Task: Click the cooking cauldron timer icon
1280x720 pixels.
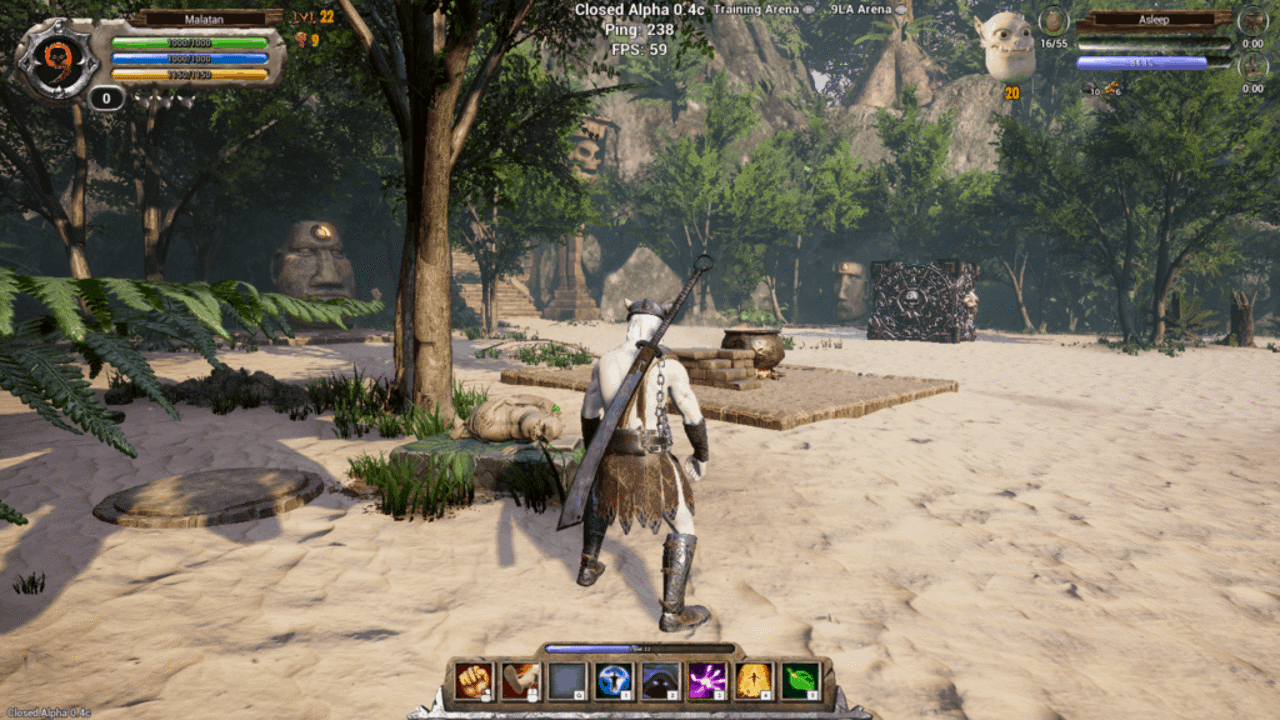Action: pyautogui.click(x=1252, y=21)
